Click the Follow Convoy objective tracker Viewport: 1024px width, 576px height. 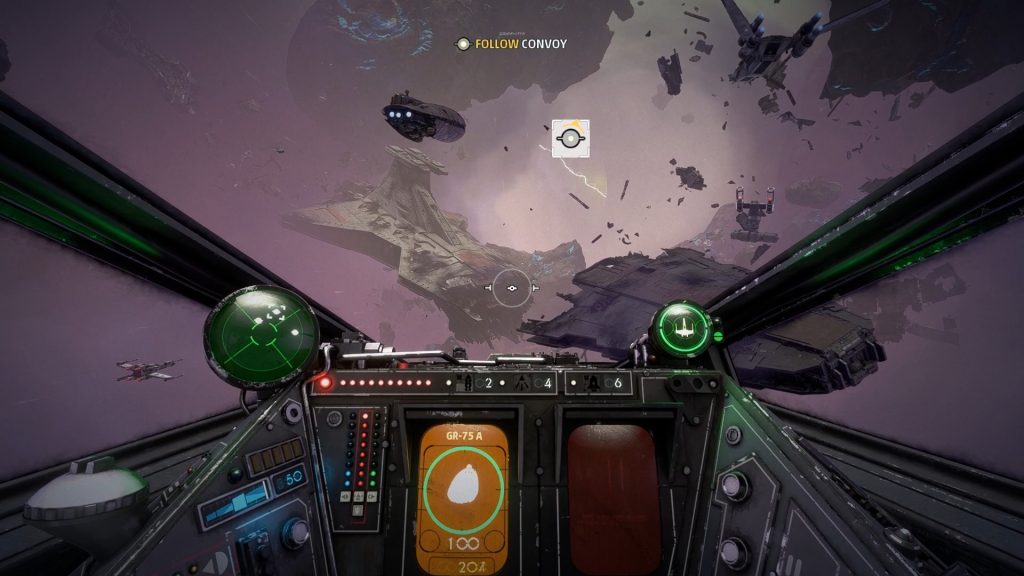pyautogui.click(x=511, y=44)
